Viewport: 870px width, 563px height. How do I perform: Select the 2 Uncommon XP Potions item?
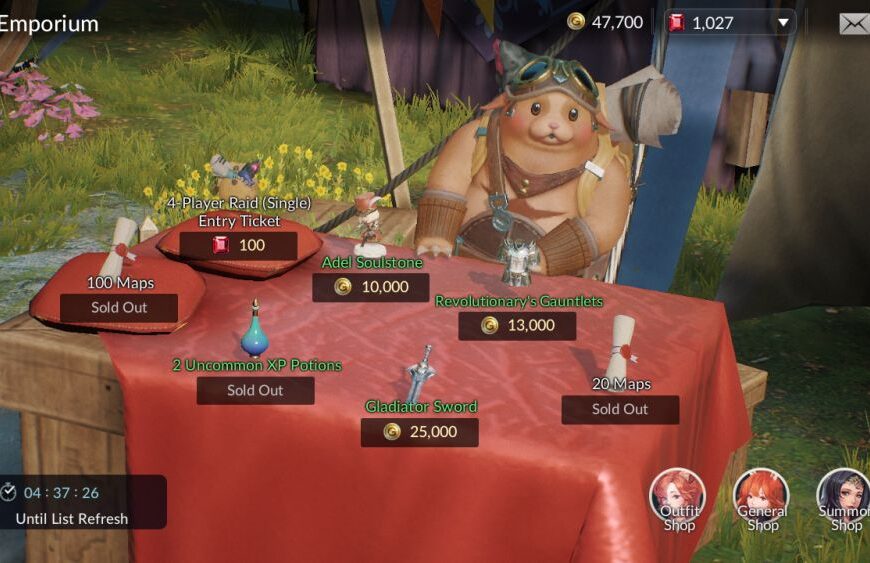point(255,390)
